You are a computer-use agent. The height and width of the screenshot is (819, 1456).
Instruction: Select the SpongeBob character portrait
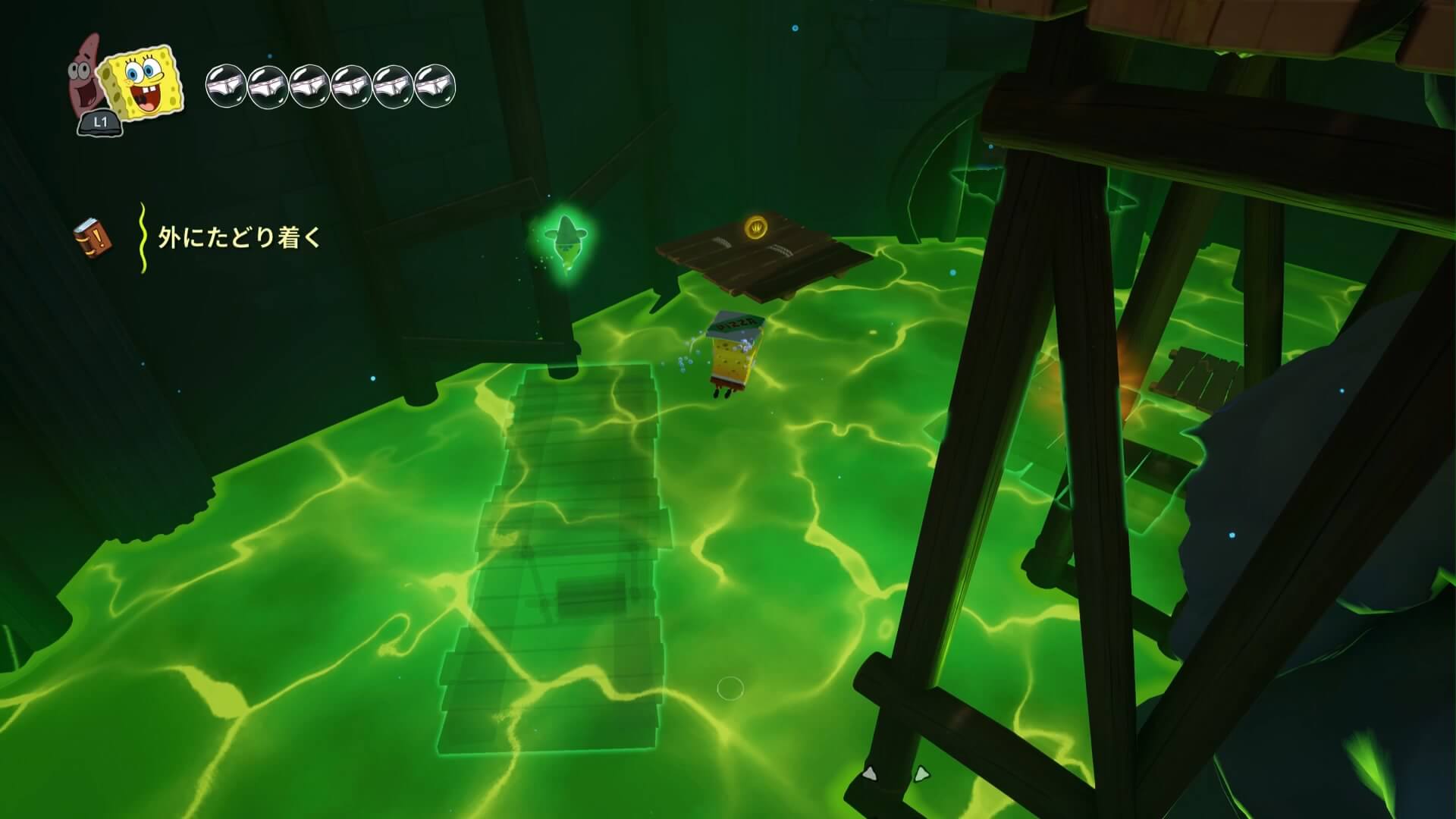(145, 83)
